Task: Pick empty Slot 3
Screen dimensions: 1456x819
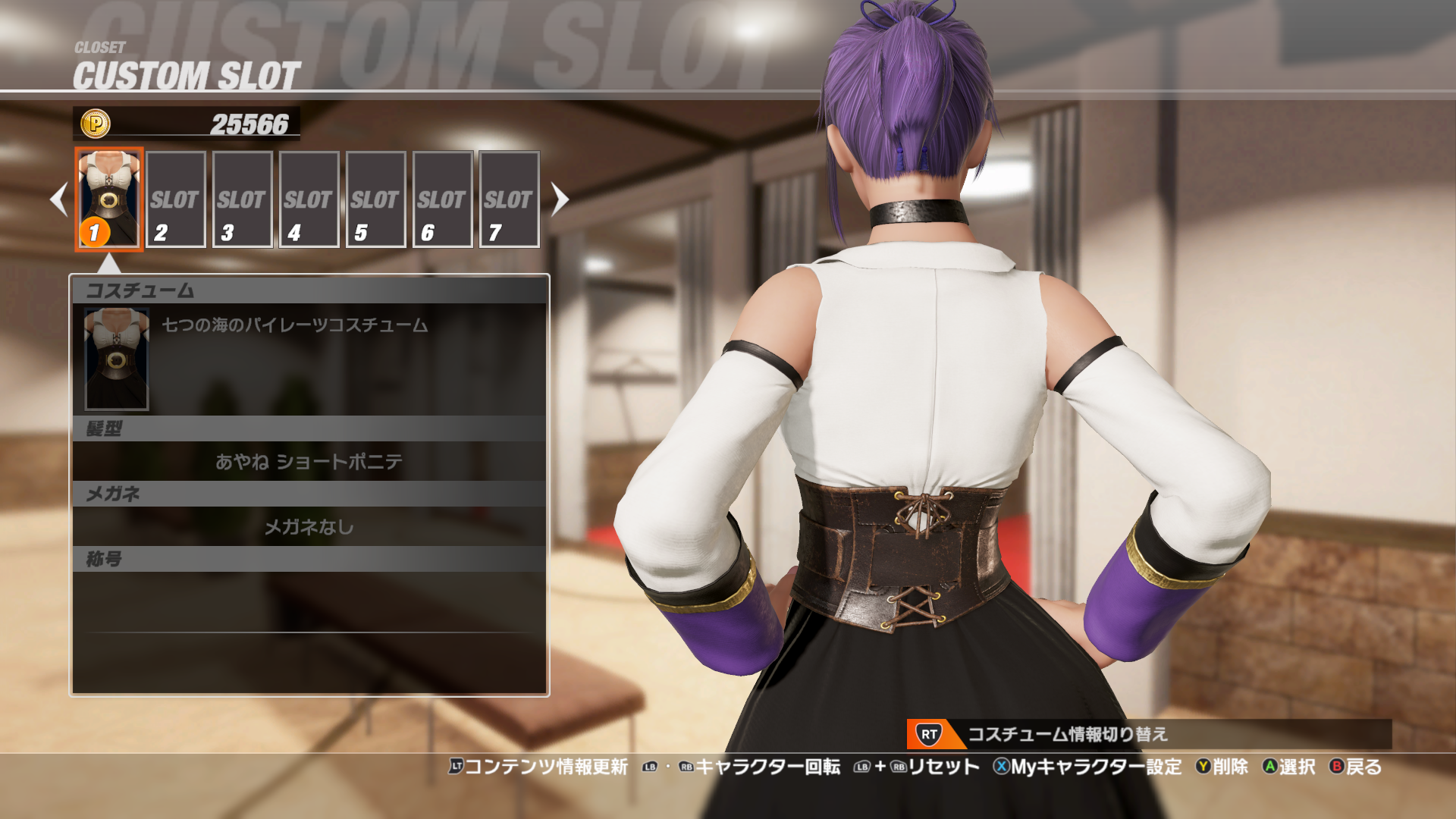Action: coord(242,199)
